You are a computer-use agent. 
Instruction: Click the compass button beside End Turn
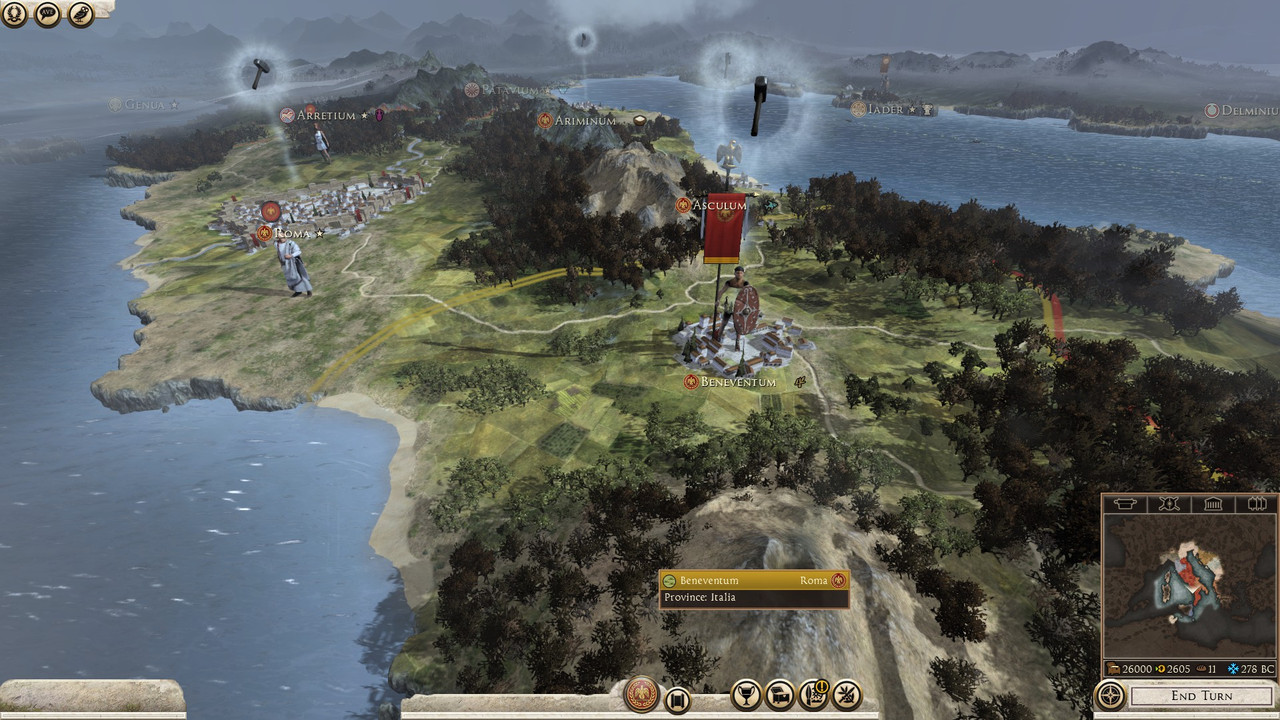(1110, 694)
